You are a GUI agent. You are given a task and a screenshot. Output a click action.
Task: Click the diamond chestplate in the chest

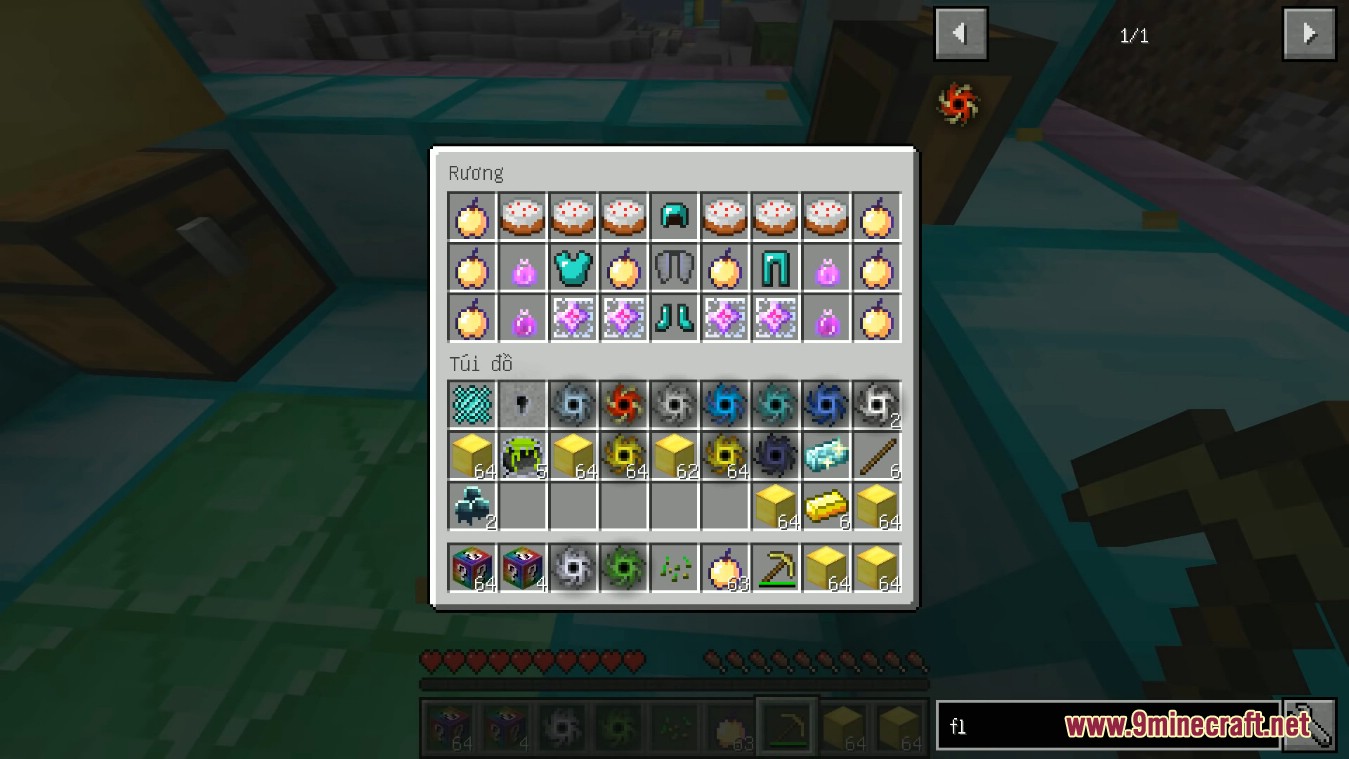[x=573, y=267]
